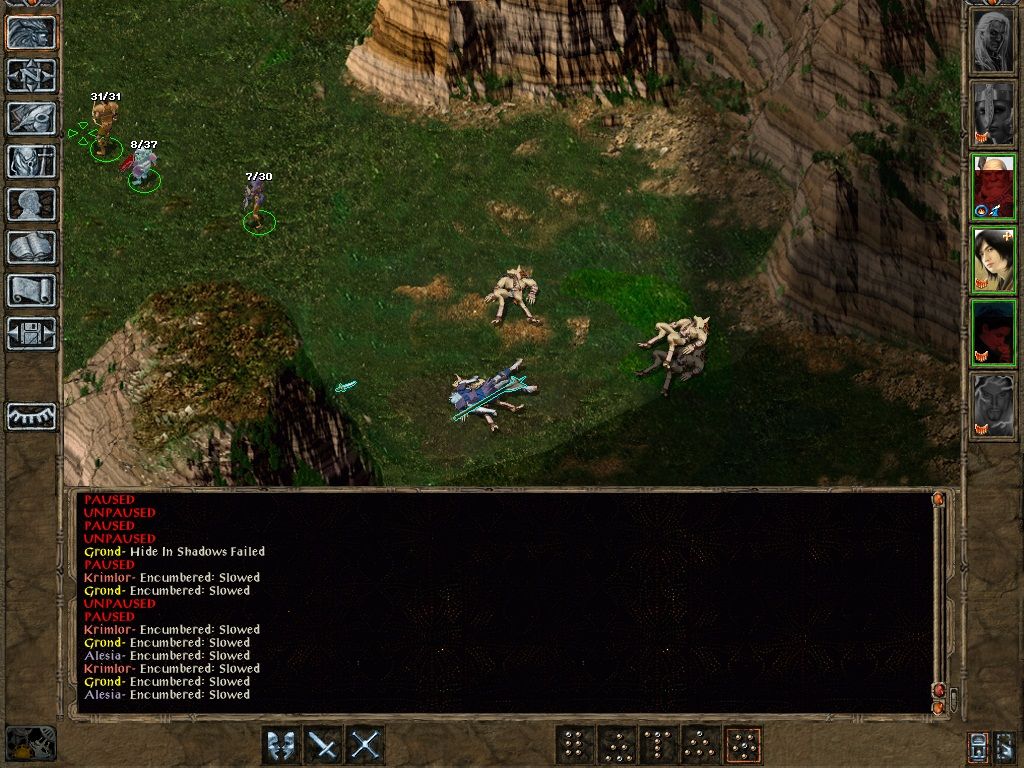Click the parchment scroll sidebar button
1024x768 pixels.
click(31, 291)
